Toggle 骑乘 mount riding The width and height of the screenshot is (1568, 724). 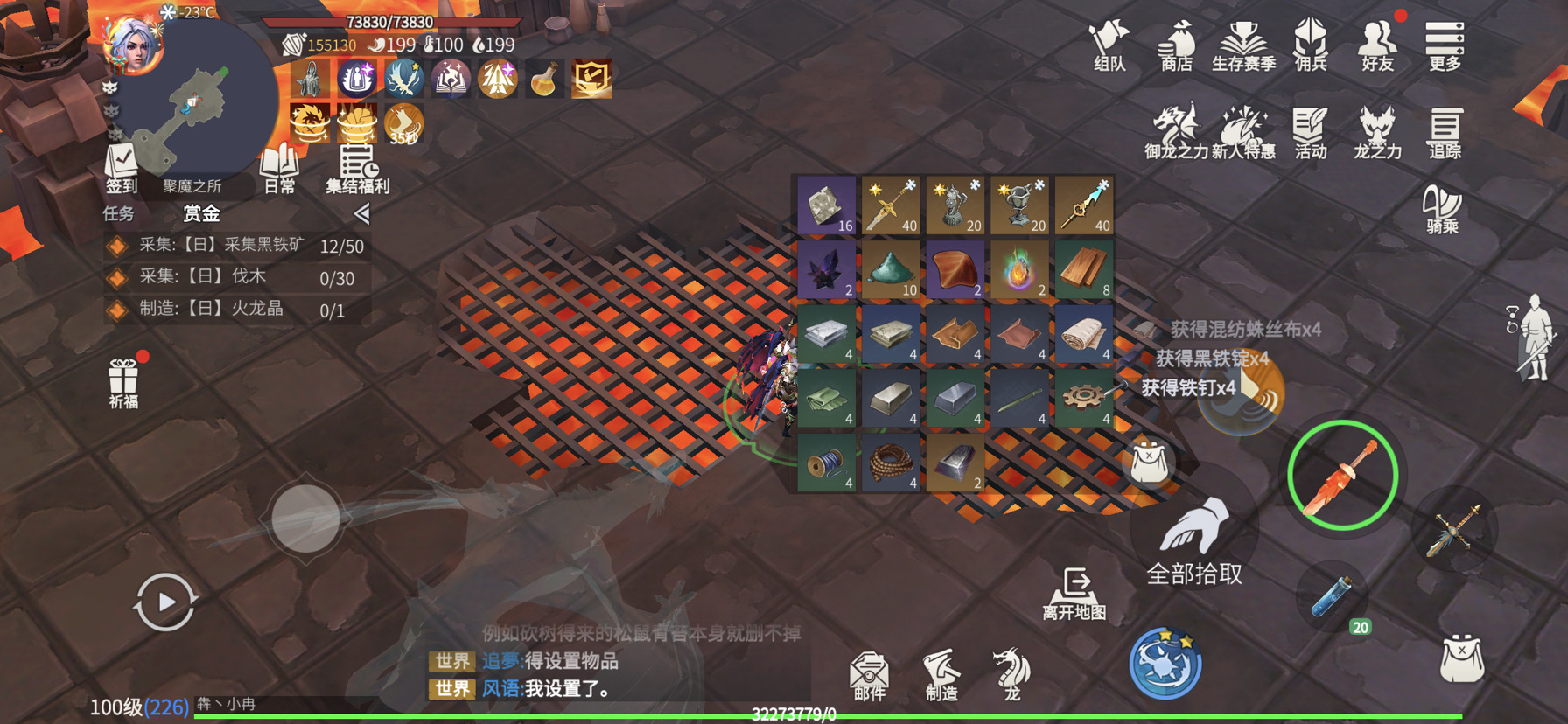coord(1443,212)
